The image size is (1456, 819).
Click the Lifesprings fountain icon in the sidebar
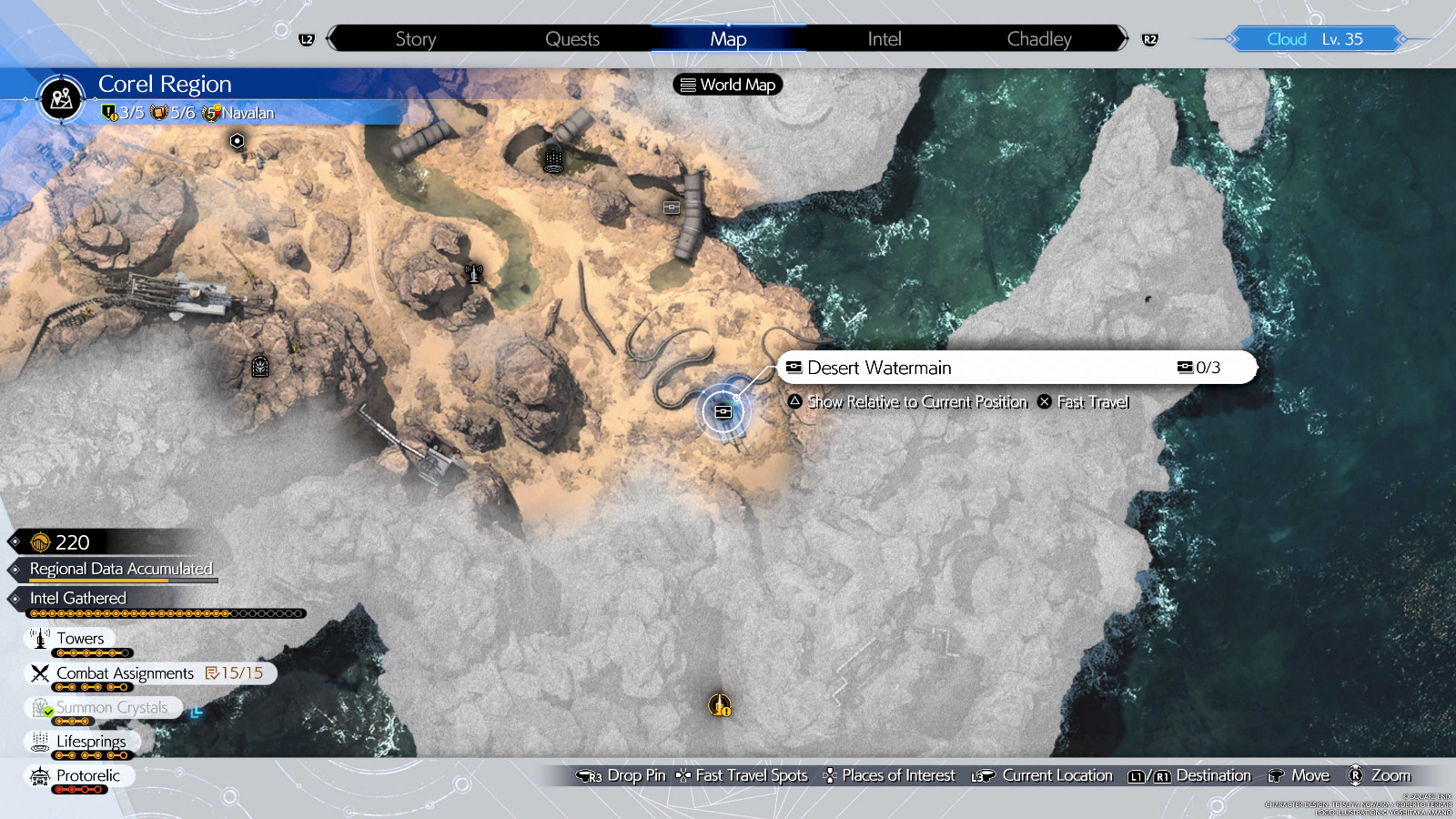[38, 741]
